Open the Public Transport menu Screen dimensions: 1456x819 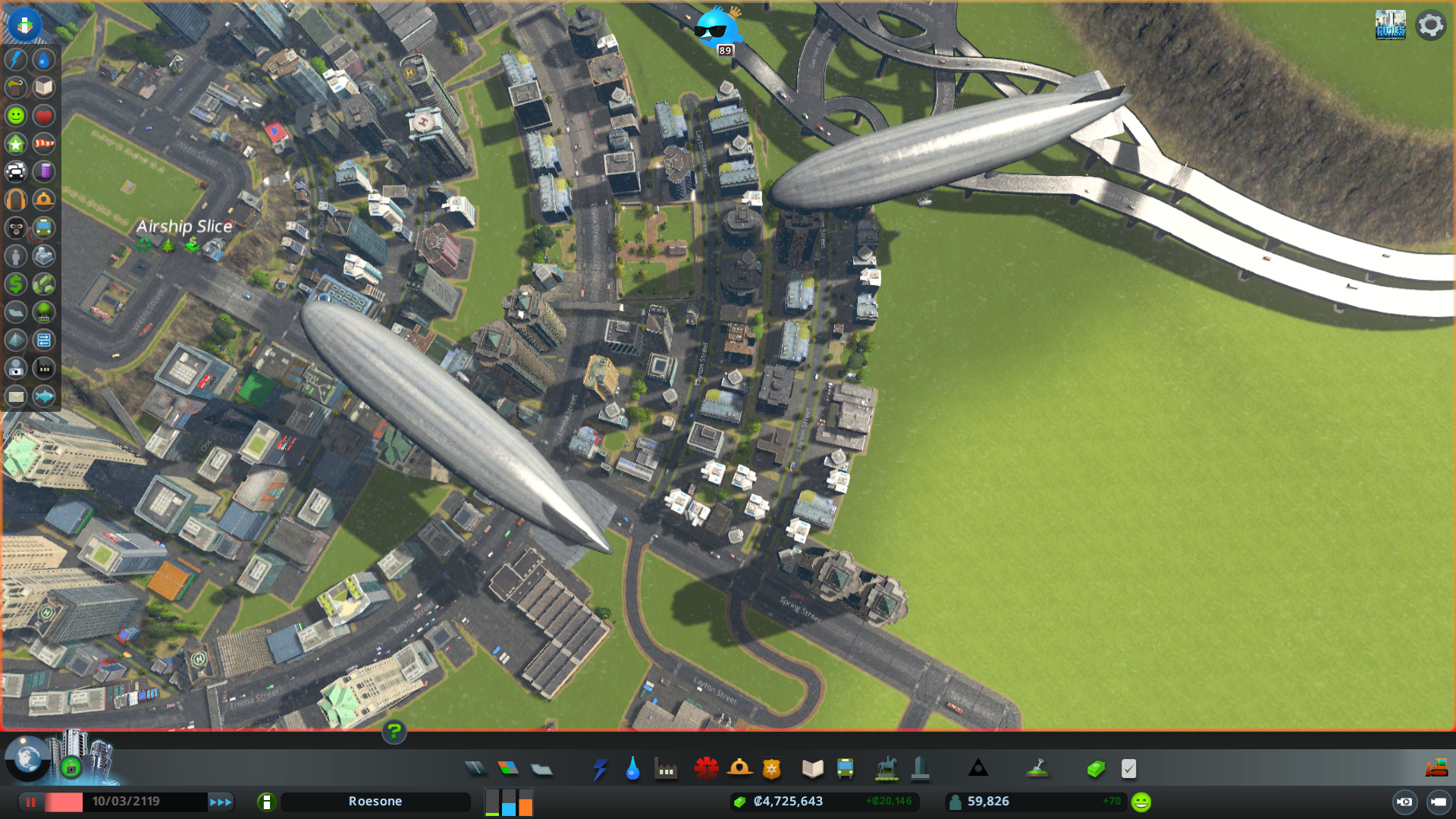click(845, 768)
